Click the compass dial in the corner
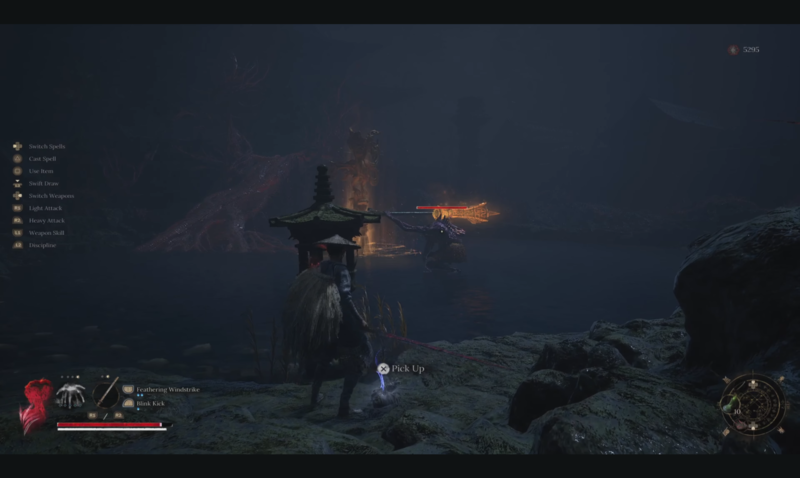 tap(752, 406)
